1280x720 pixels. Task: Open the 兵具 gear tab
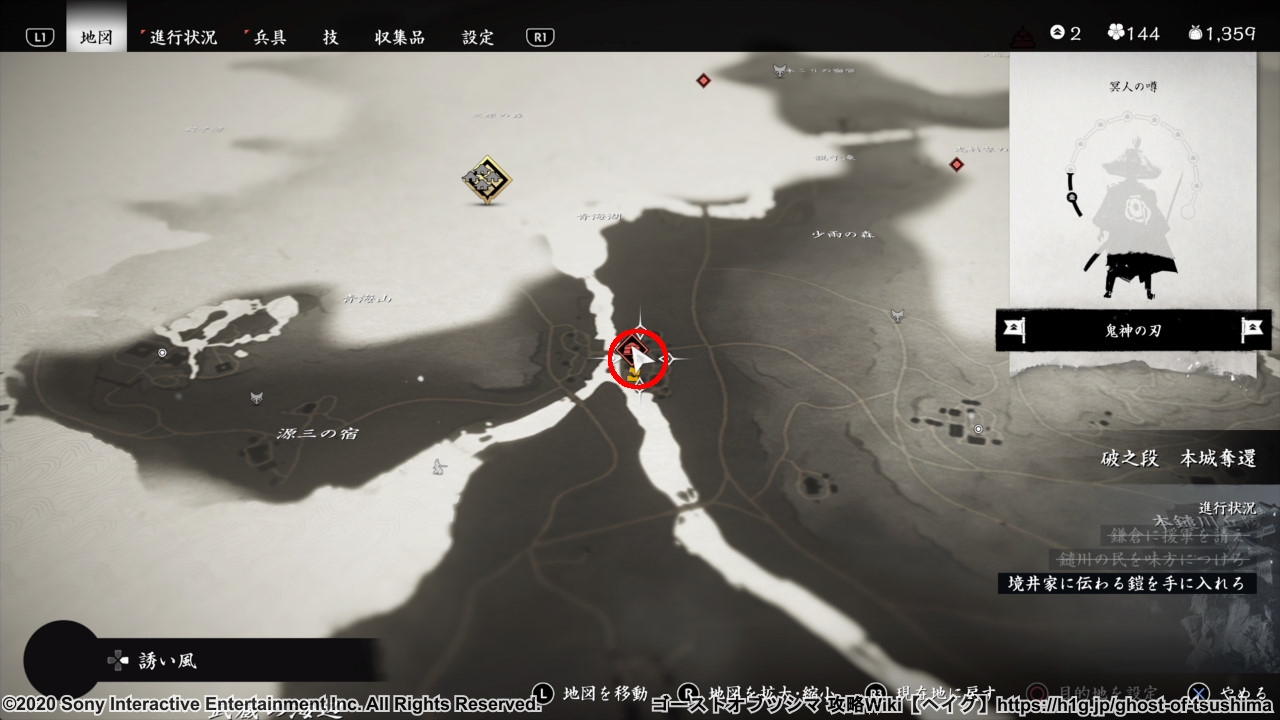[x=268, y=37]
